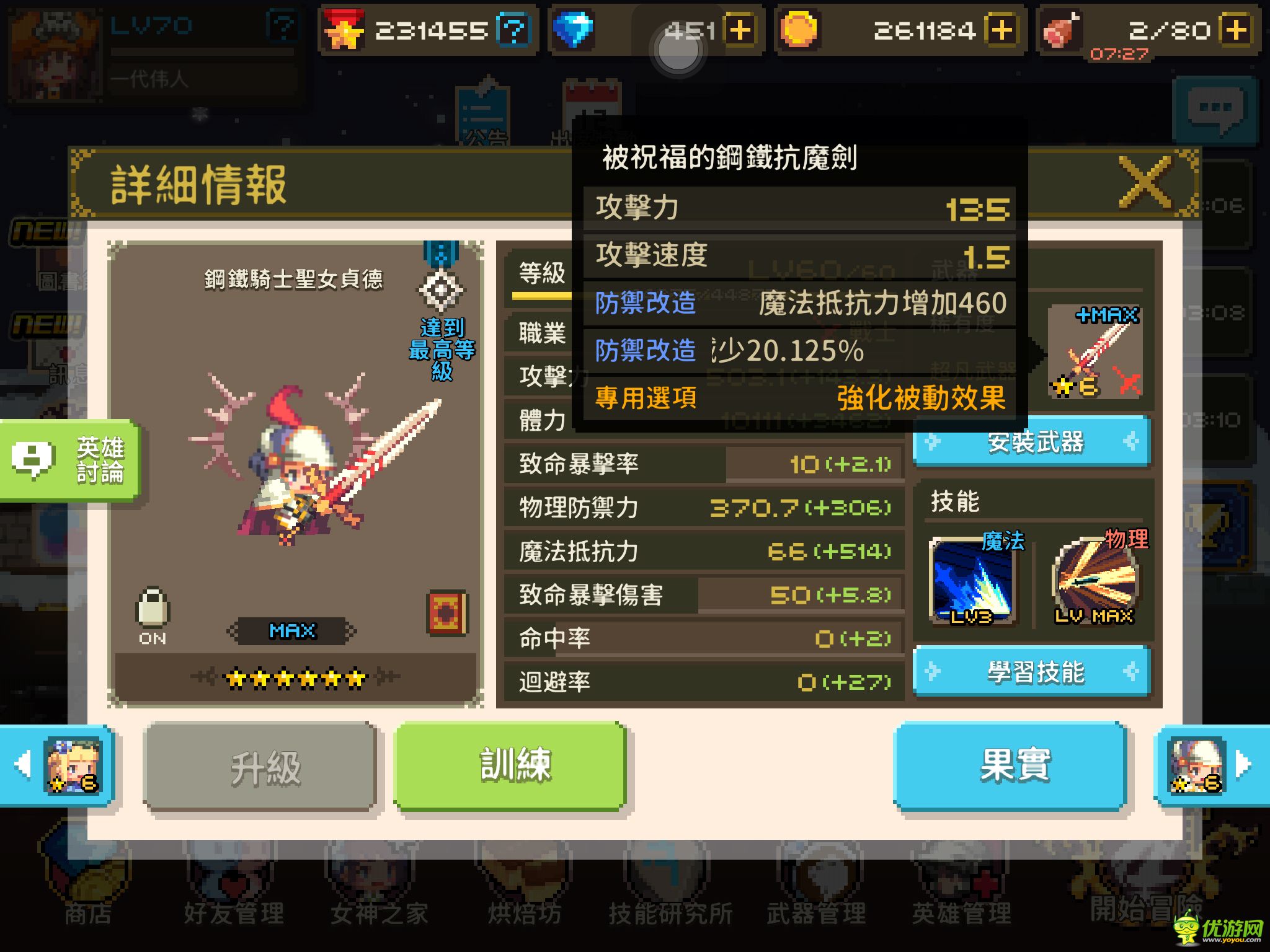Select the 物理 LV MAX skill icon
Viewport: 1270px width, 952px height.
[x=1095, y=580]
